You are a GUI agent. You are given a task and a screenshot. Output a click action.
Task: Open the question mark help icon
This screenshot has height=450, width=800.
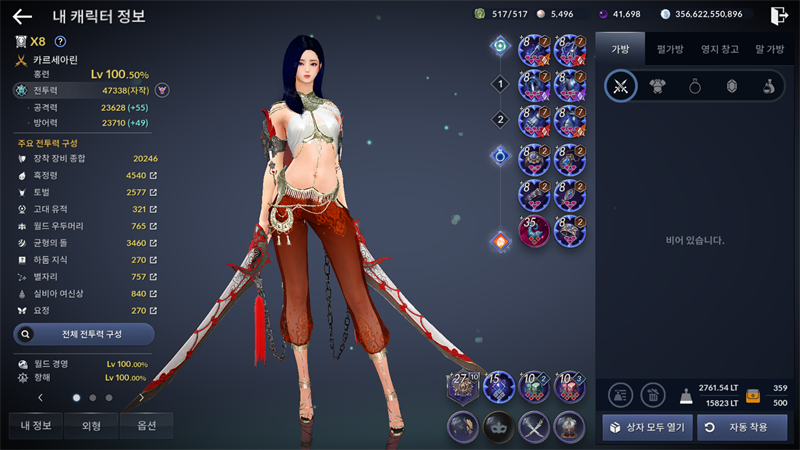[60, 41]
